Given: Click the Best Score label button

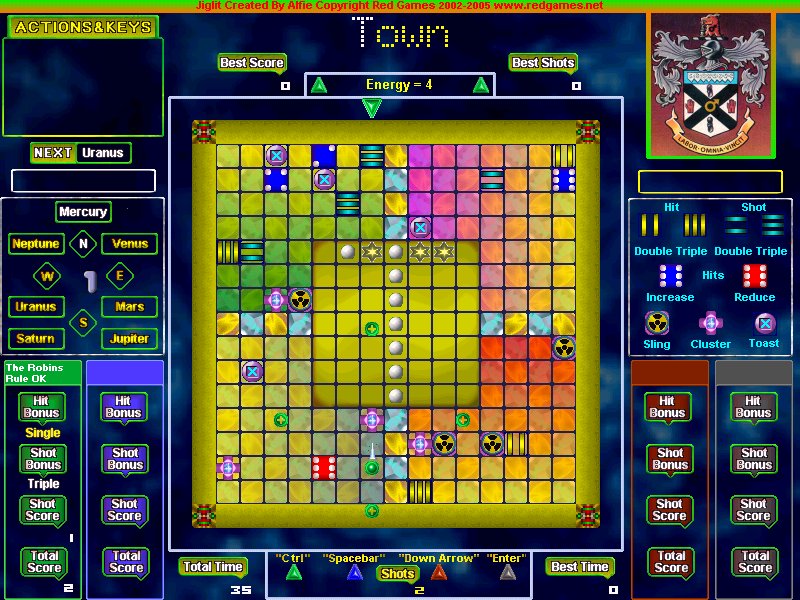Looking at the screenshot, I should coord(252,63).
